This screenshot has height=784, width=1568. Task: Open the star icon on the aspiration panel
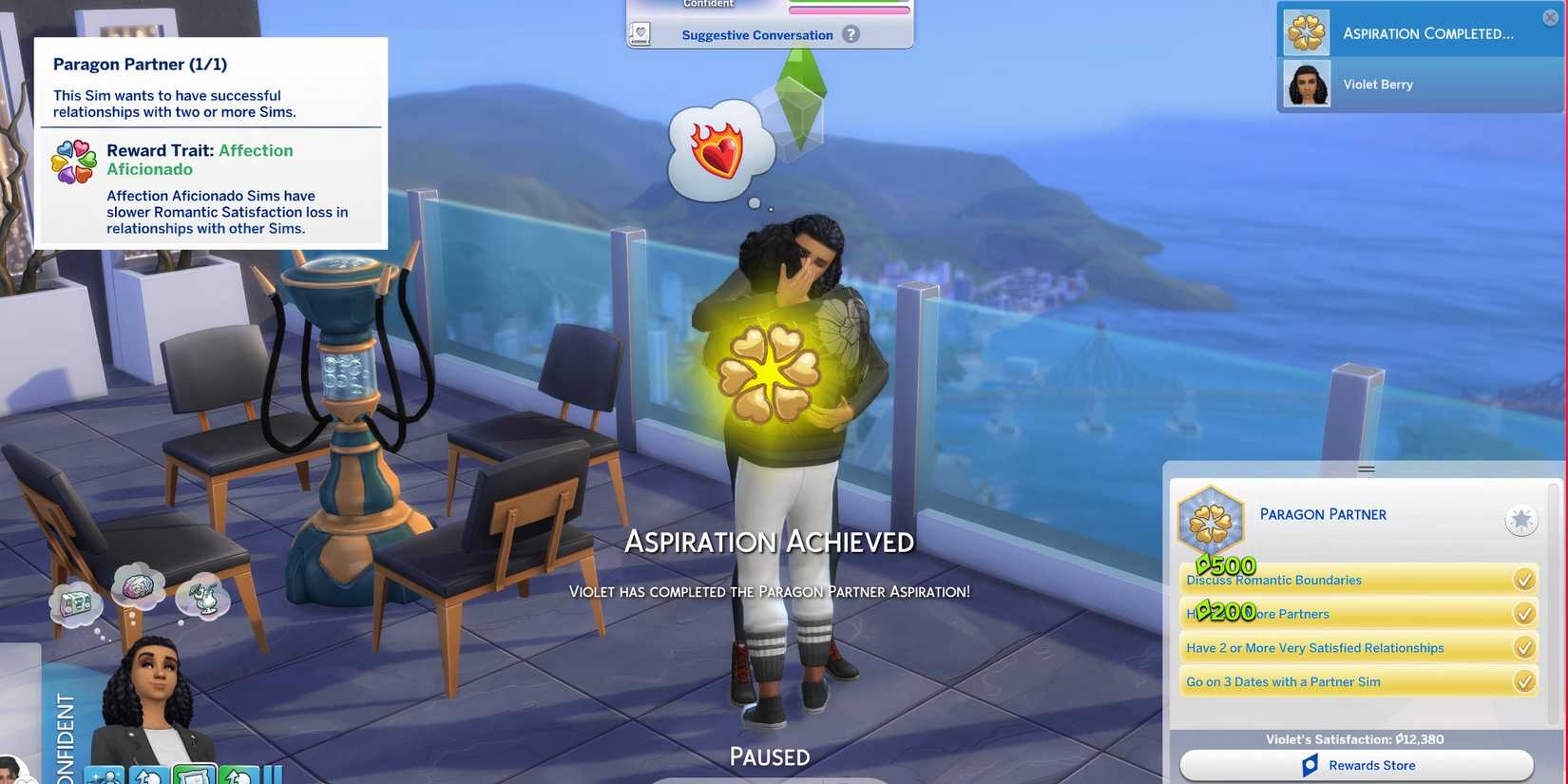(1522, 520)
